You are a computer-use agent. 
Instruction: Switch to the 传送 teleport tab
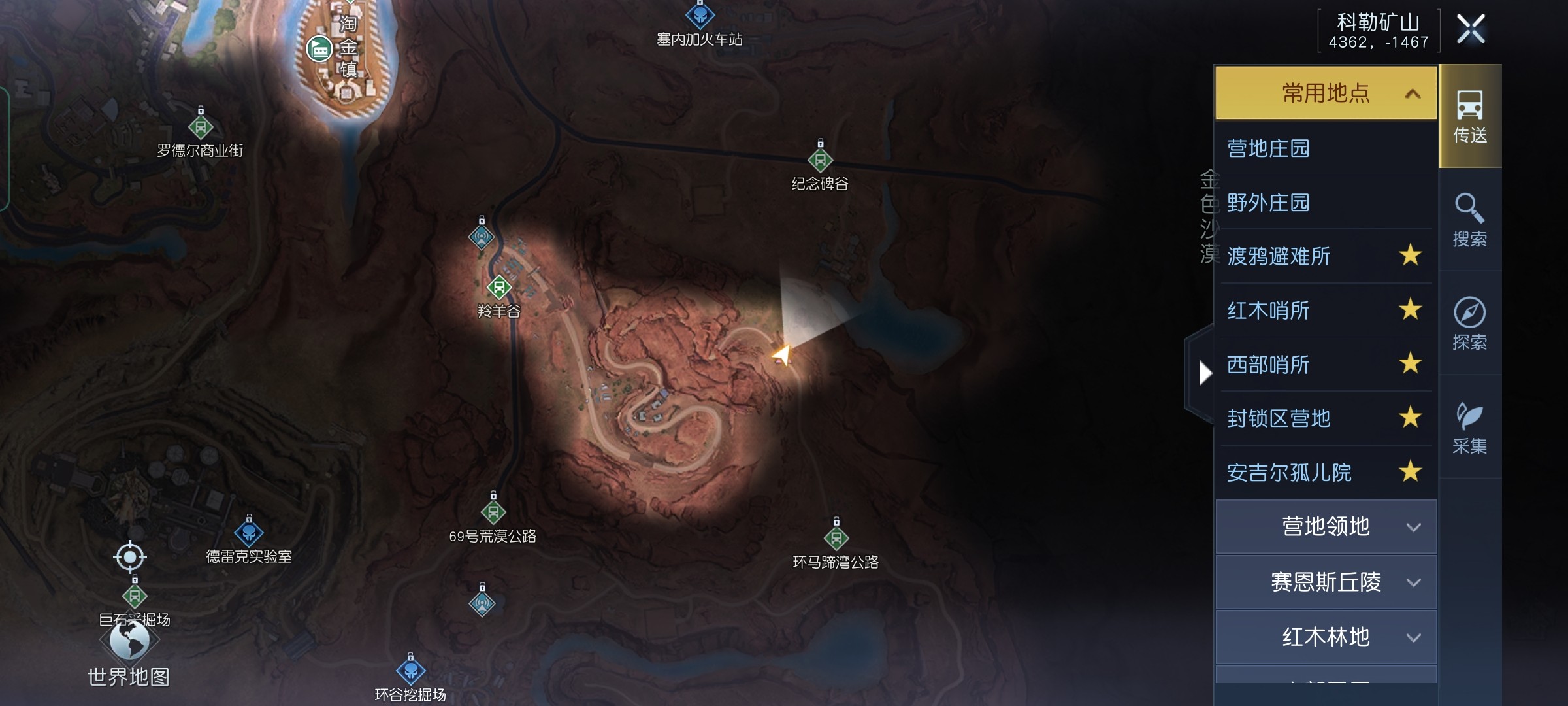pyautogui.click(x=1470, y=117)
